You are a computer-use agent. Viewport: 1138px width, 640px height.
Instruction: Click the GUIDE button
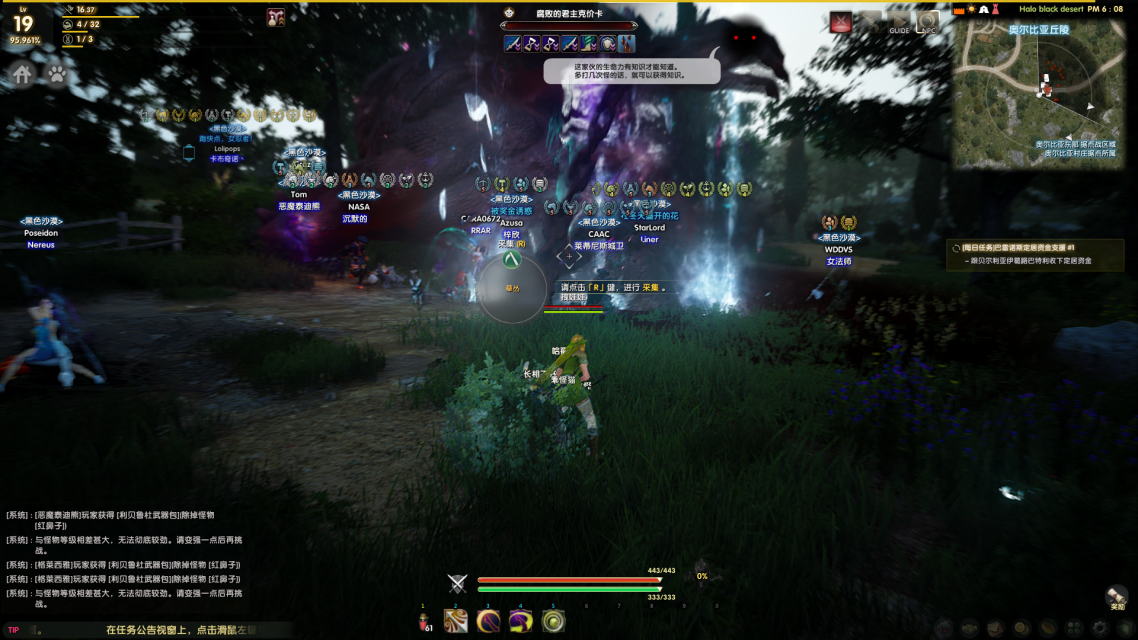coord(899,23)
